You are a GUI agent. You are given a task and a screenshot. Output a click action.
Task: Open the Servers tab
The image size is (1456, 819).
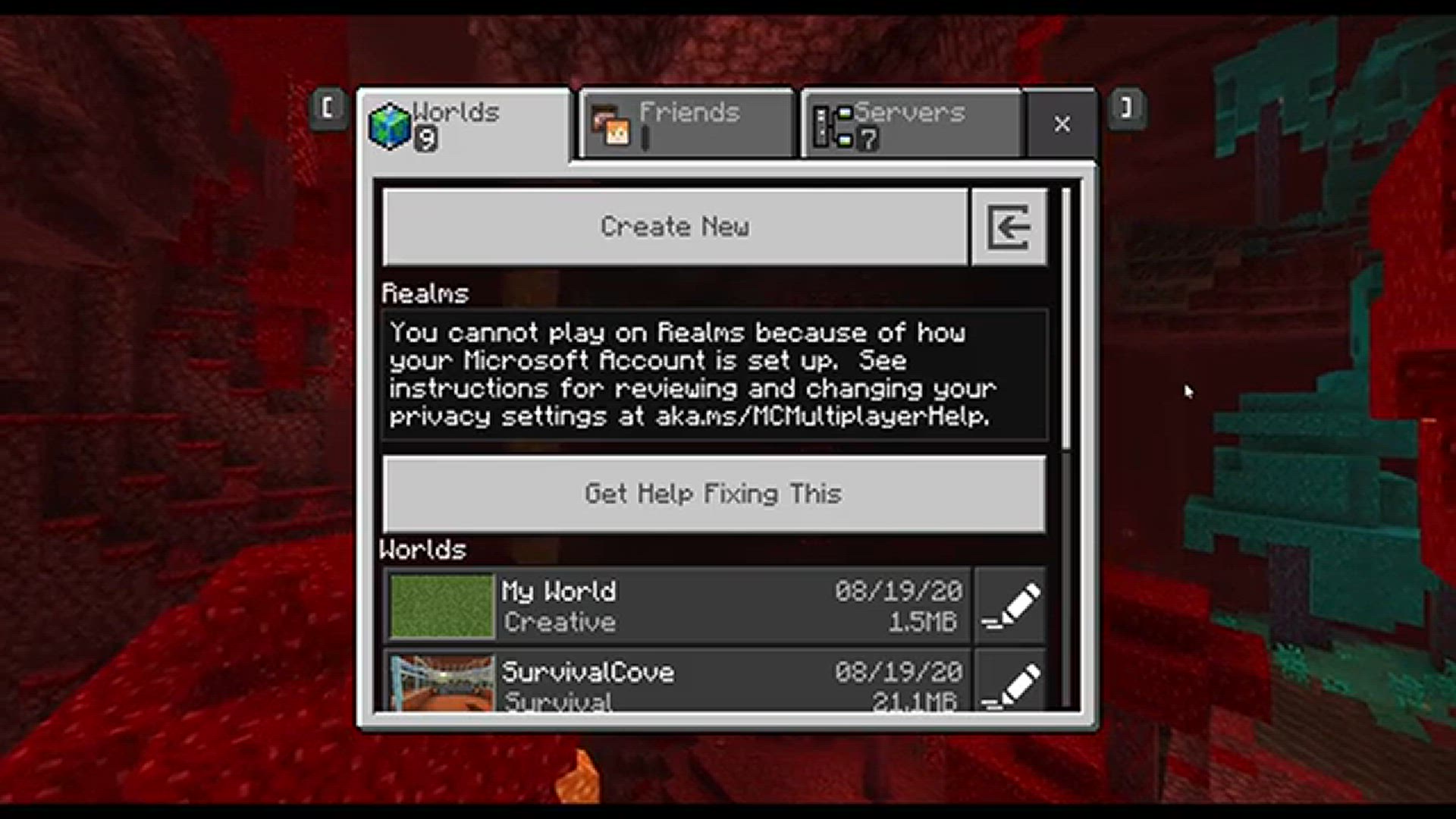(x=912, y=124)
